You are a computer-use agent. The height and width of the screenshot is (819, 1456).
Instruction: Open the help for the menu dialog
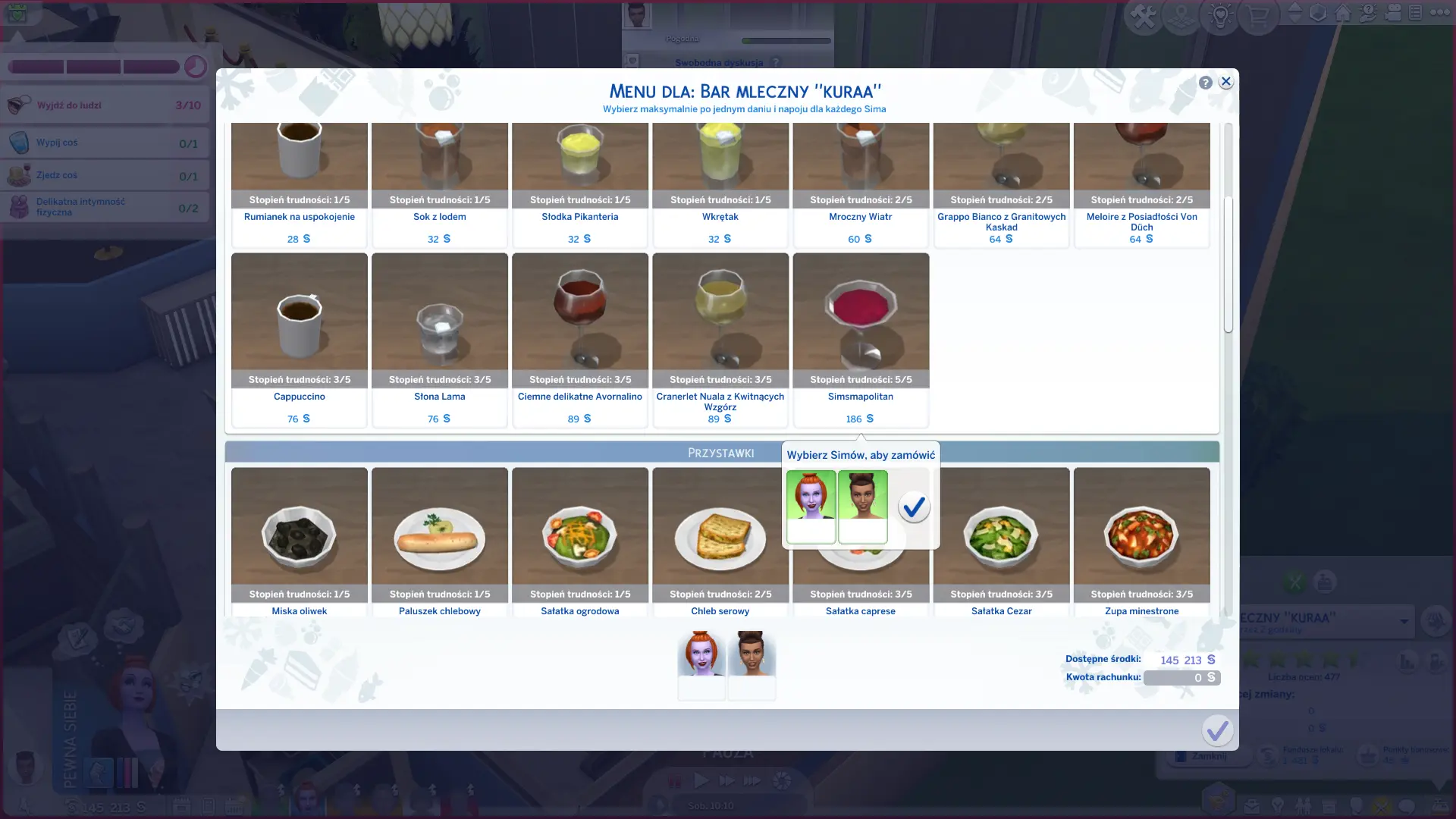[1205, 83]
